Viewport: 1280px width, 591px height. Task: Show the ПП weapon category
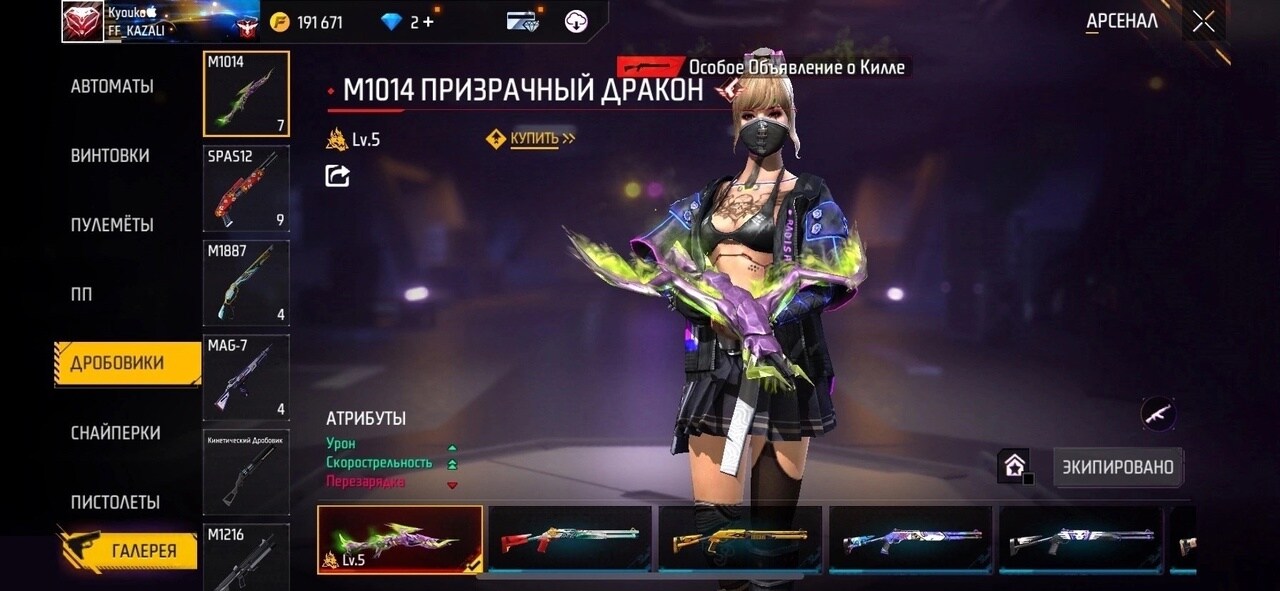pos(81,294)
